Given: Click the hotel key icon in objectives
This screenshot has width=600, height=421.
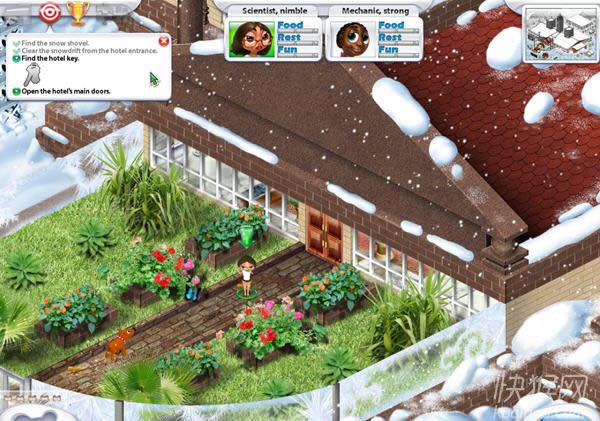Looking at the screenshot, I should (33, 75).
